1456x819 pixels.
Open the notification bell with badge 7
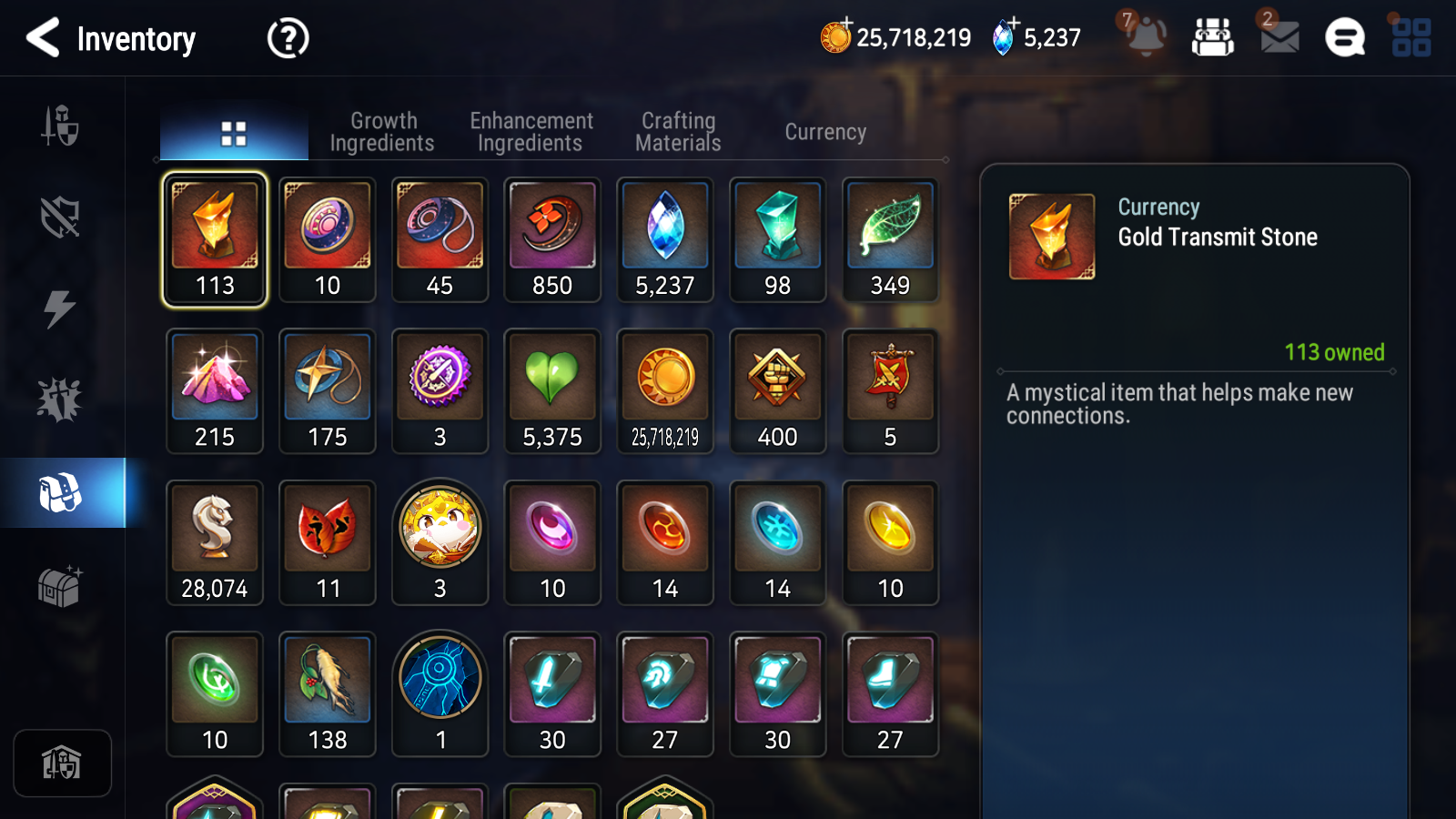(1145, 36)
